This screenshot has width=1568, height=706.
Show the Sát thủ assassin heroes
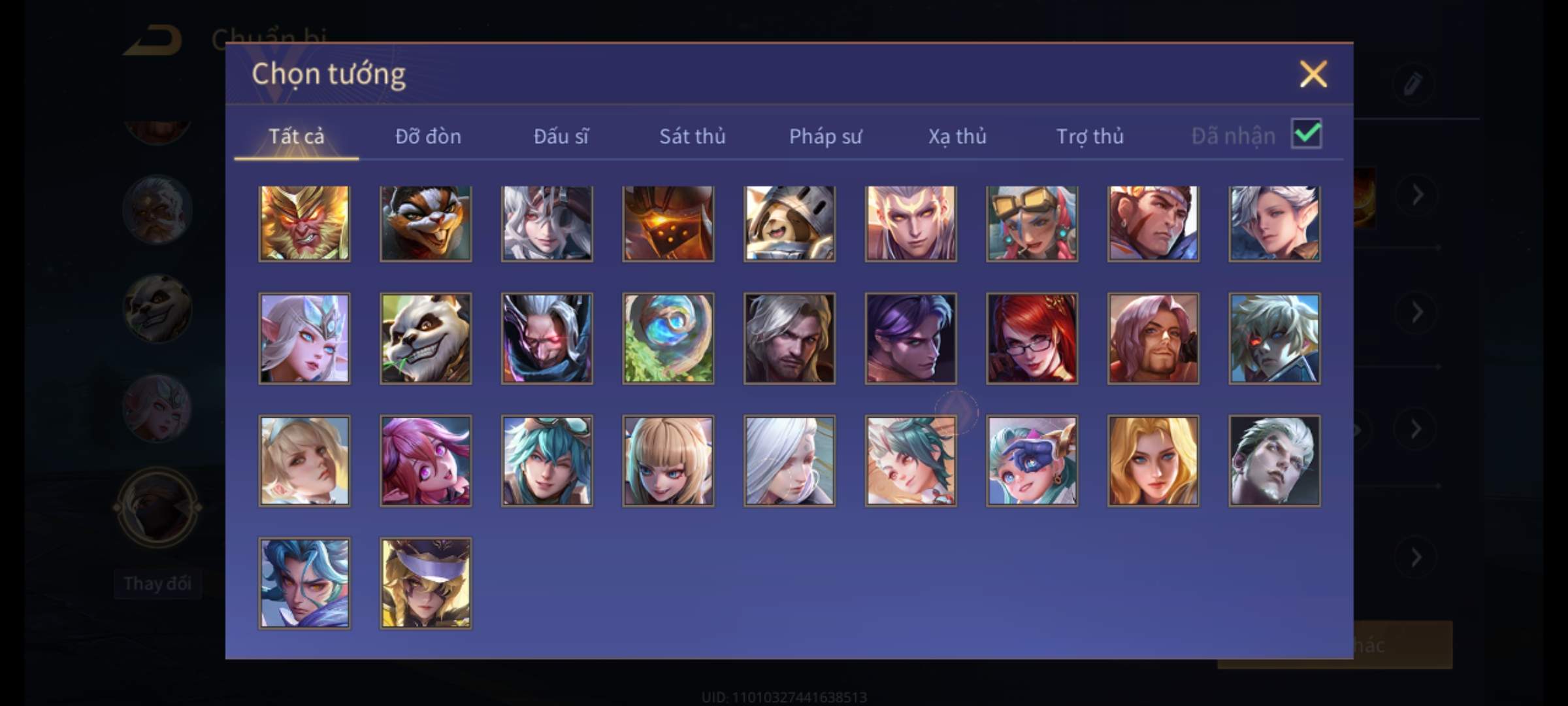(692, 136)
